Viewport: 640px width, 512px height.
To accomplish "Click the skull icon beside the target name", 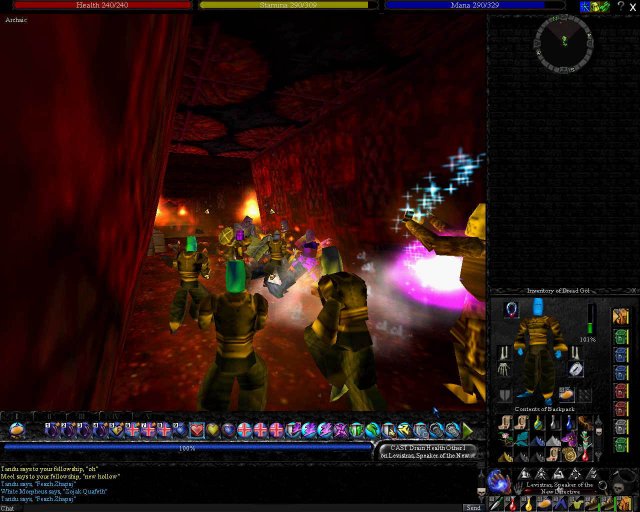I will tap(620, 488).
